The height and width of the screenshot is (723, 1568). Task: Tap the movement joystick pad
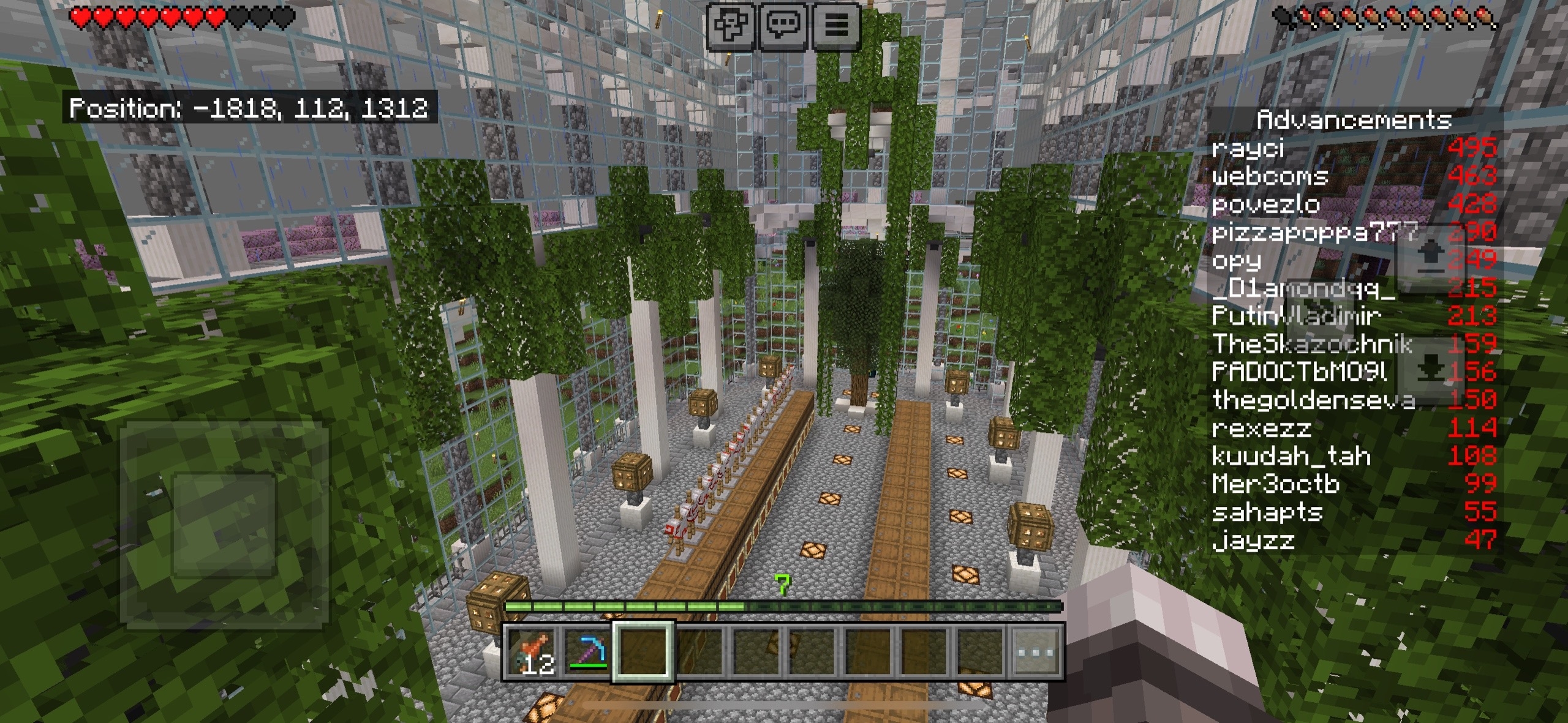click(224, 525)
